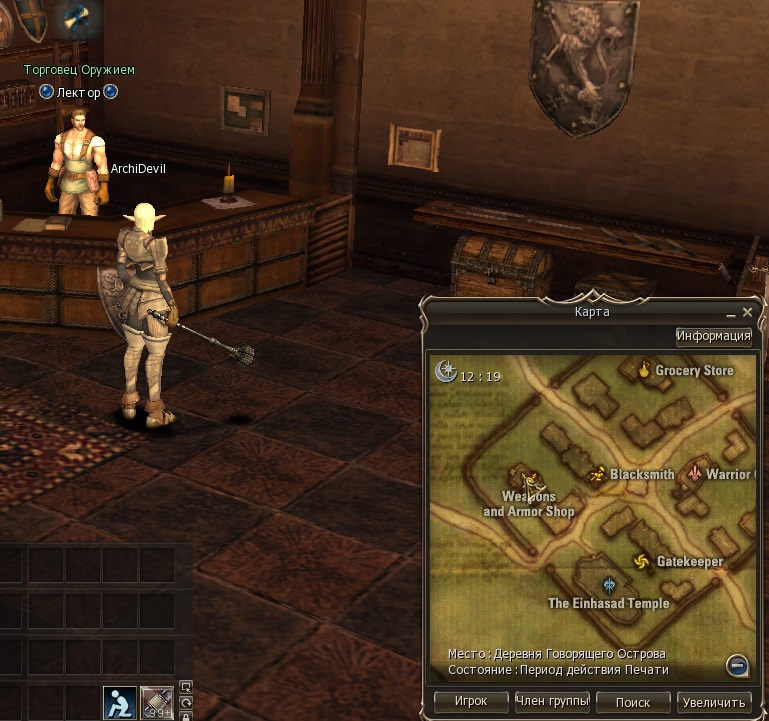Toggle the hotbar lock icon
769x721 pixels.
click(185, 716)
